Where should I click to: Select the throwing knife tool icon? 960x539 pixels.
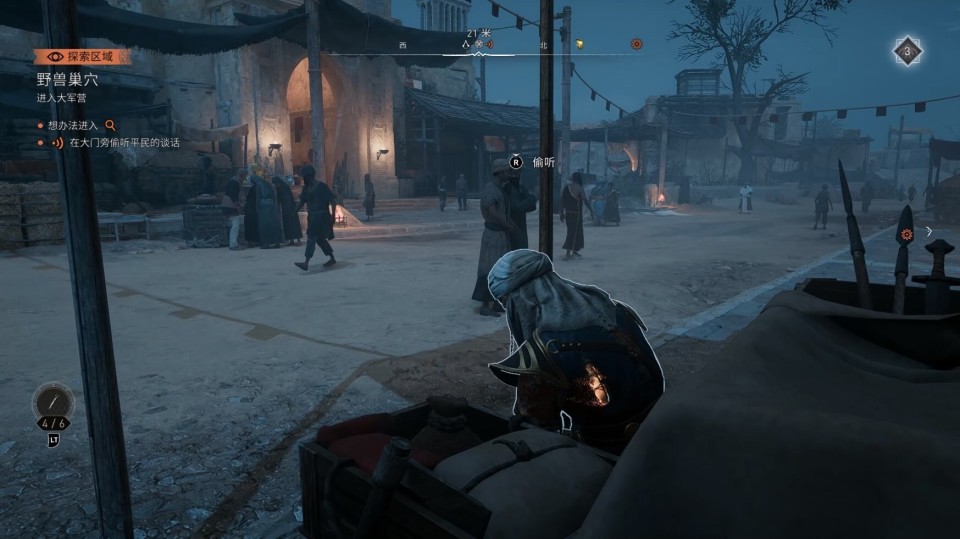[53, 402]
